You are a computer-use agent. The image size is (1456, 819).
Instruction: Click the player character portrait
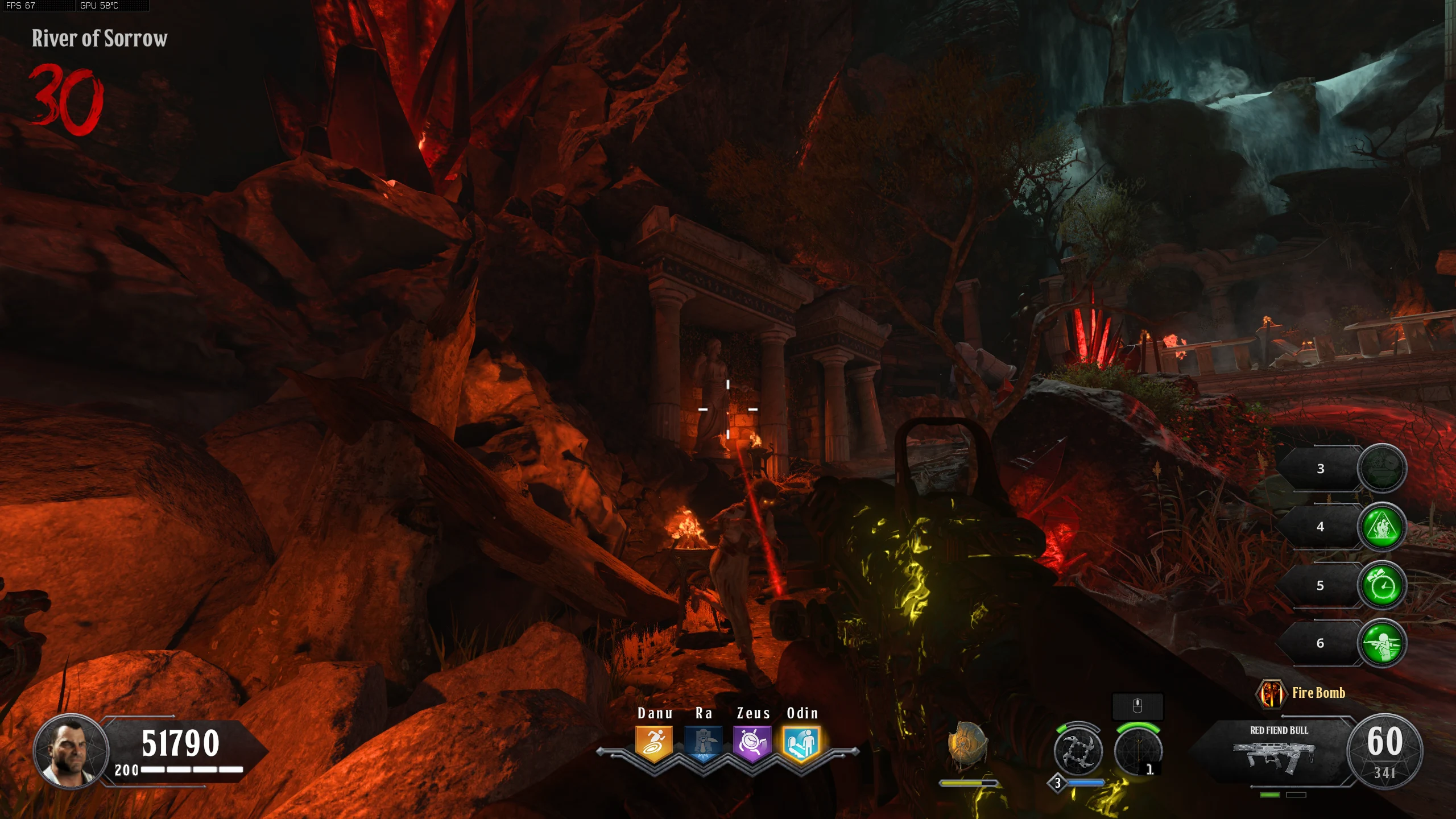point(71,751)
